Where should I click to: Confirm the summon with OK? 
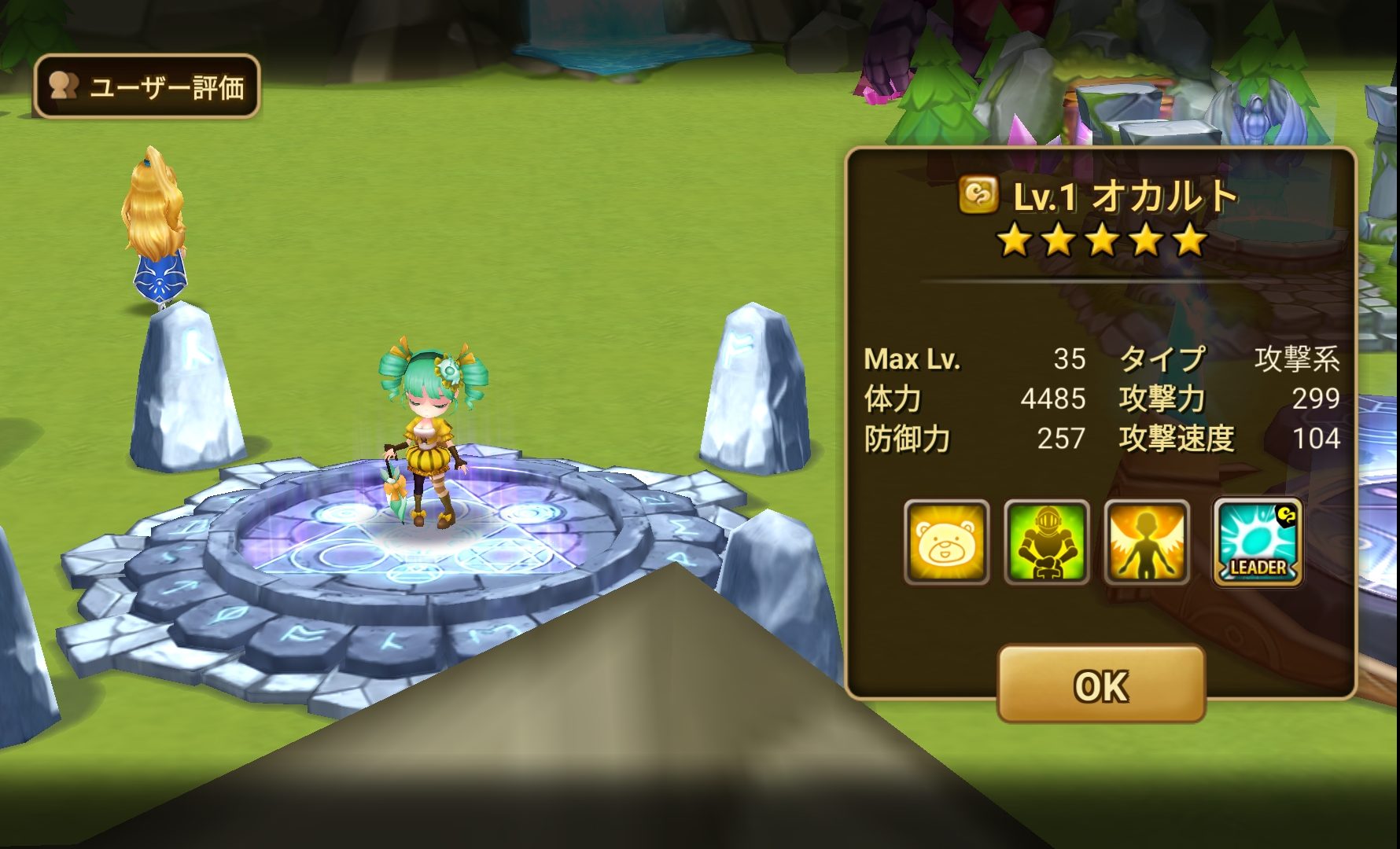coord(1101,685)
